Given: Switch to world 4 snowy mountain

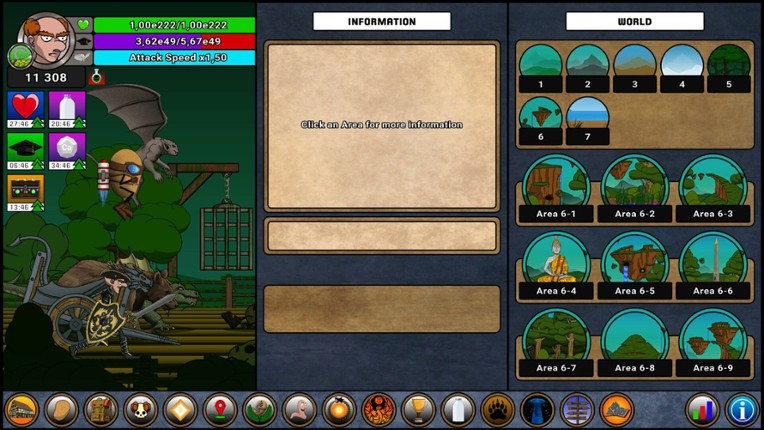Looking at the screenshot, I should click(x=682, y=67).
